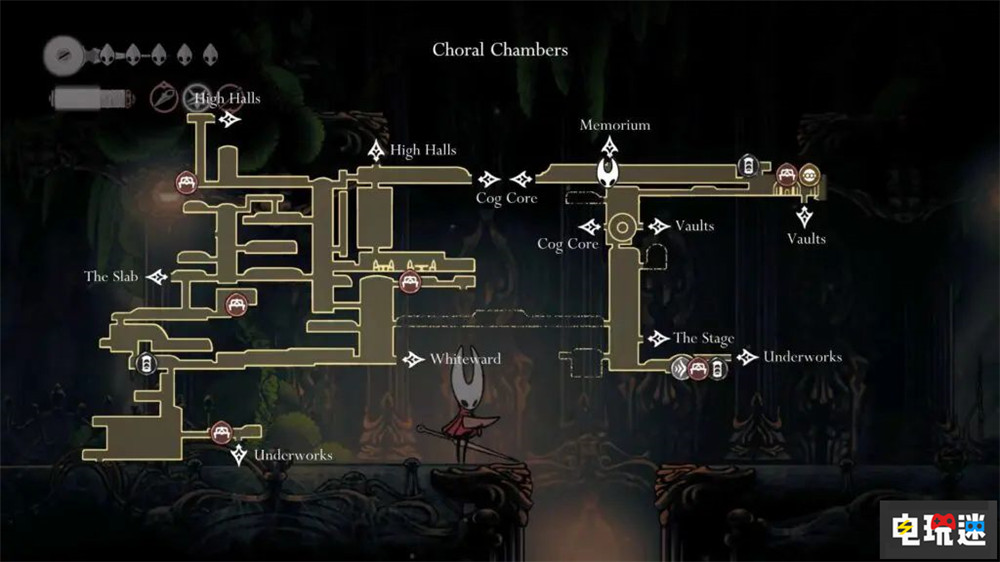Click Hornet's position marker on the map
Viewport: 1000px width, 562px height.
click(x=608, y=173)
